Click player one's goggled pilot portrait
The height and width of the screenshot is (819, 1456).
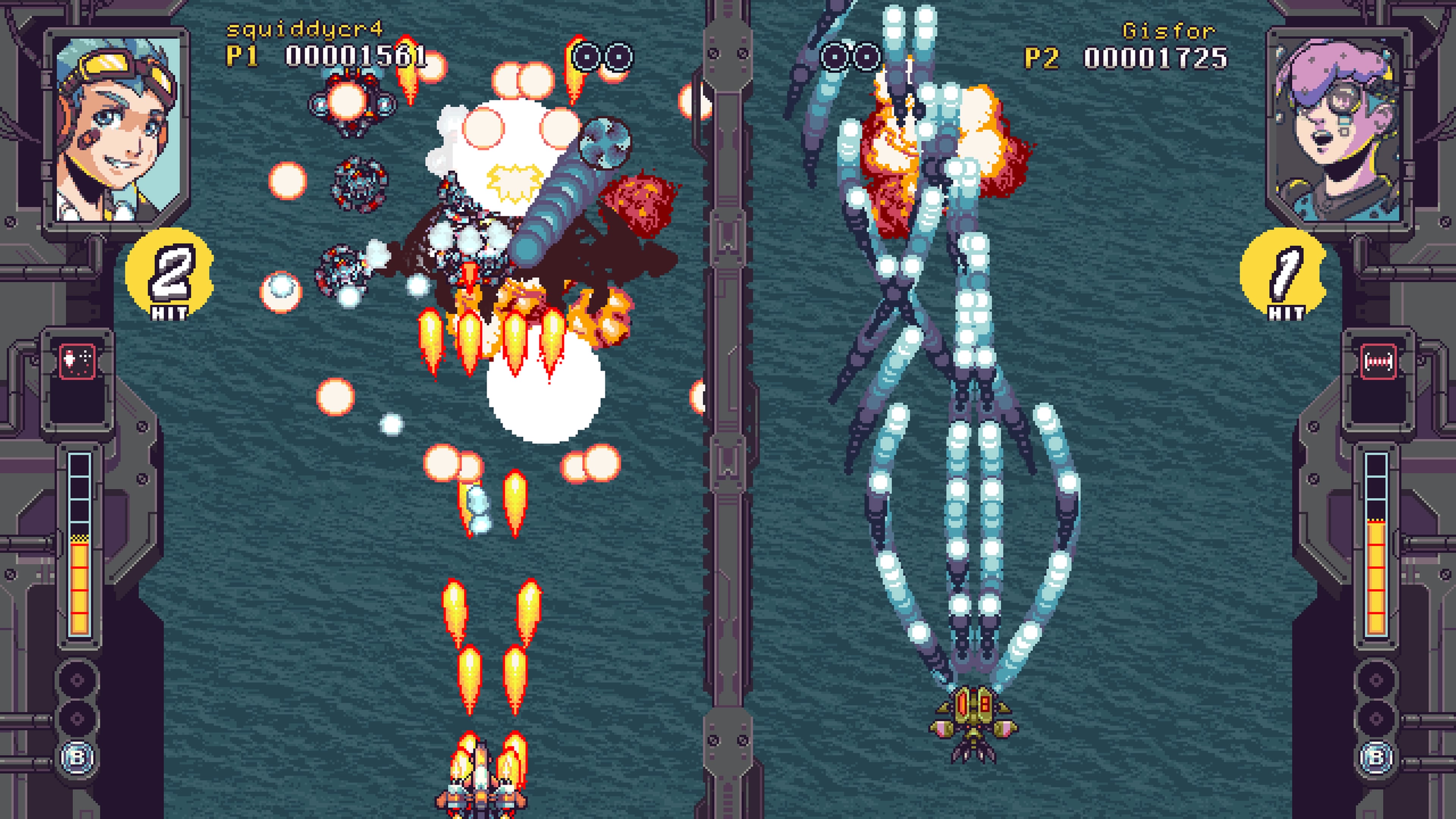117,128
